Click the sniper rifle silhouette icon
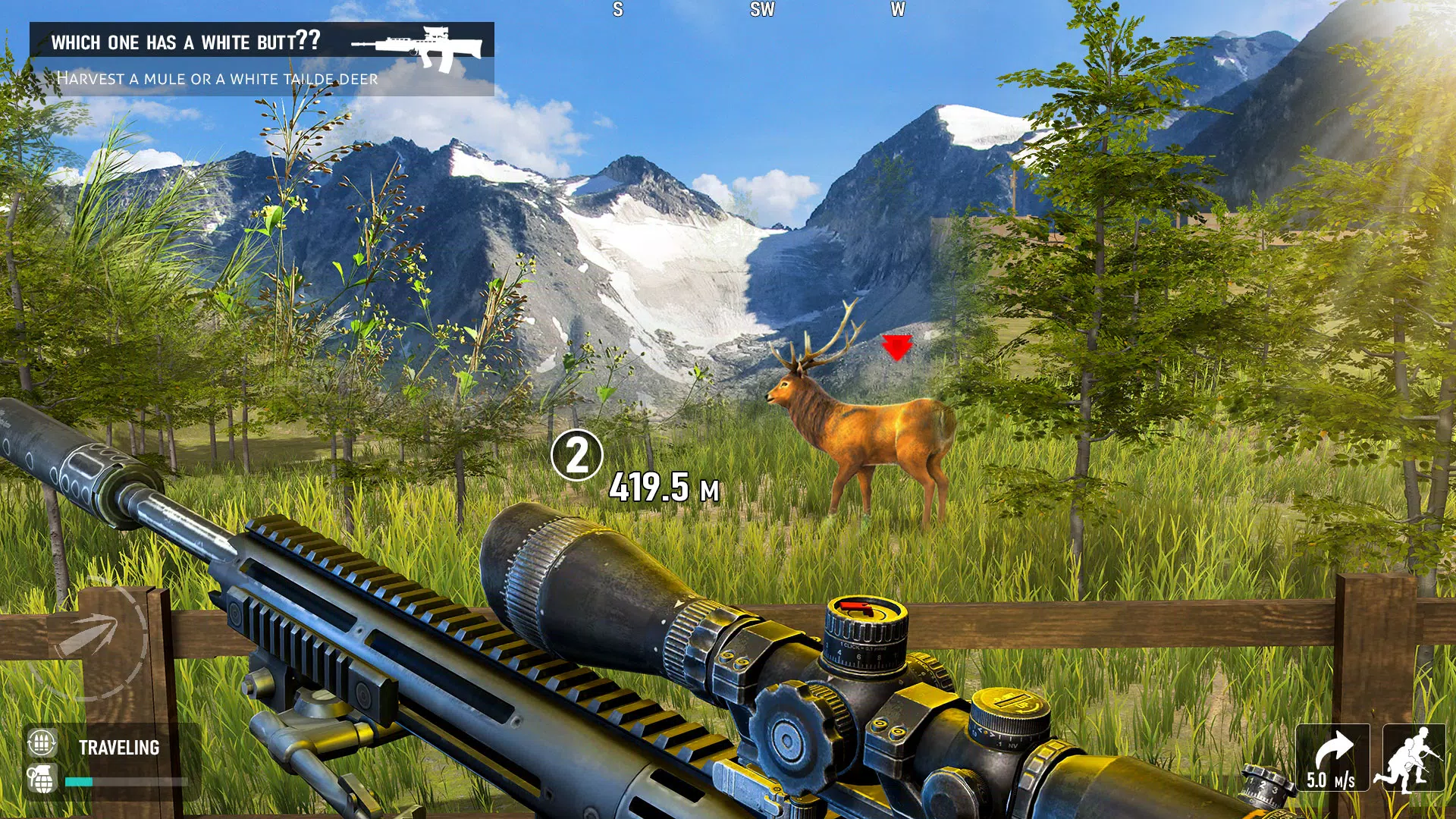This screenshot has height=819, width=1456. pos(417,47)
